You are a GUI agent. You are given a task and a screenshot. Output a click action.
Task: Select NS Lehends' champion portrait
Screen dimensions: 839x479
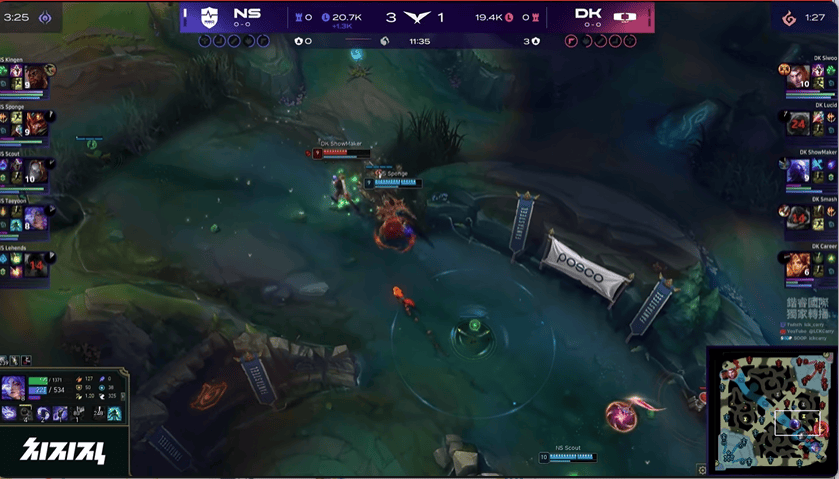pos(35,263)
